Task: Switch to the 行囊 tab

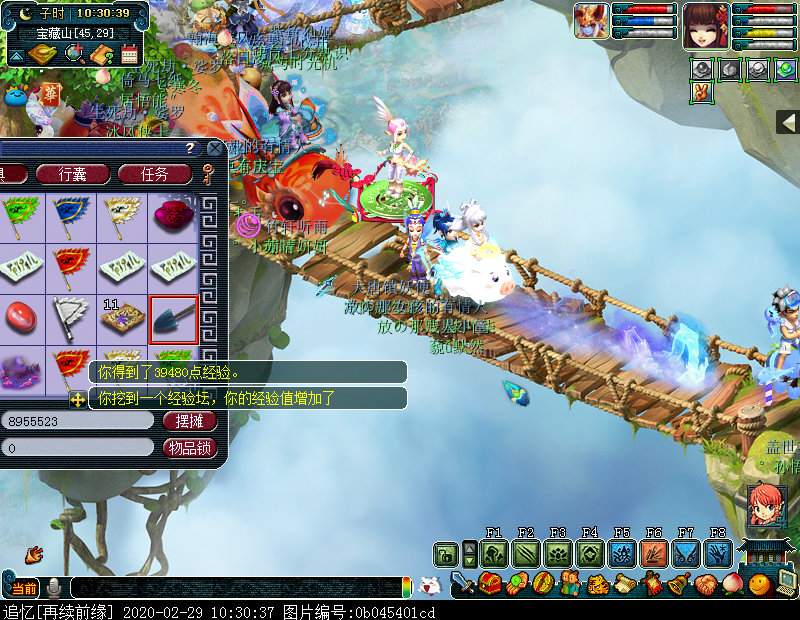Action: tap(73, 174)
